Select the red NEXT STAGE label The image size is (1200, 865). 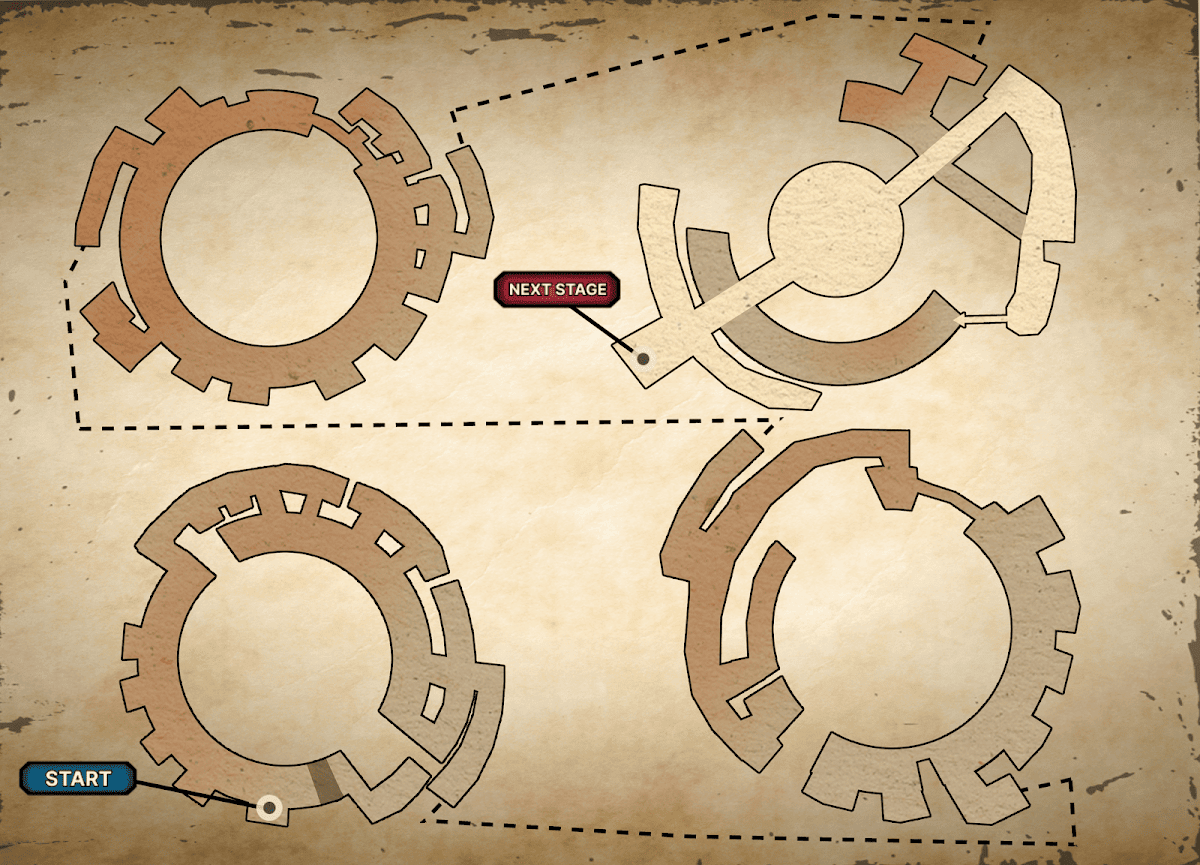click(x=557, y=289)
